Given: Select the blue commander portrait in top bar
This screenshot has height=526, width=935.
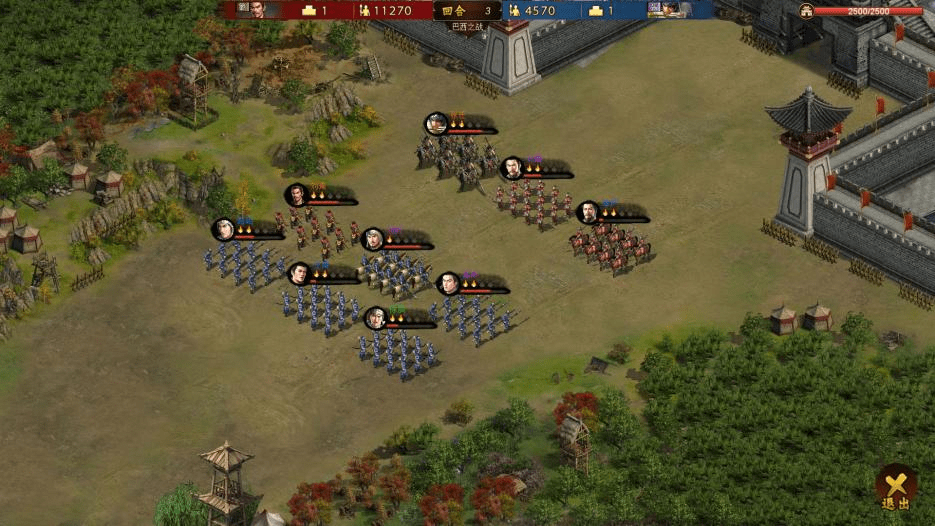Looking at the screenshot, I should pos(670,10).
